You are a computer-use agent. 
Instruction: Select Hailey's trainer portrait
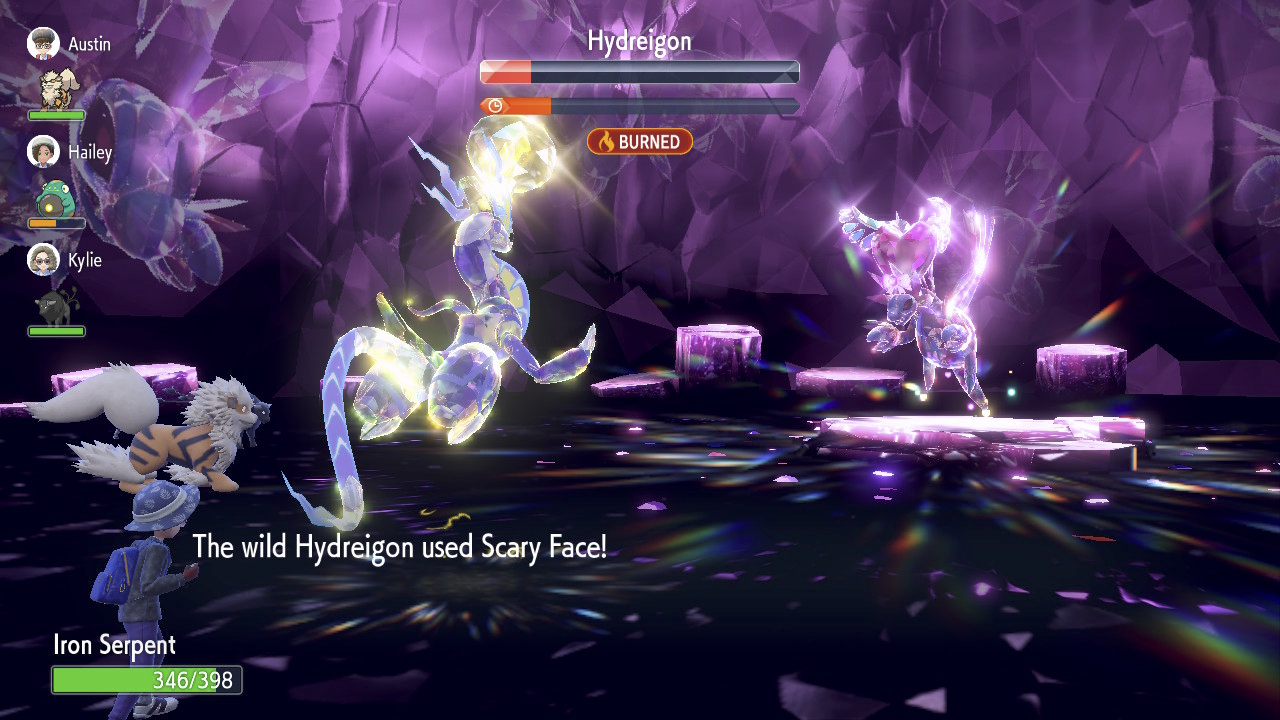tap(43, 152)
